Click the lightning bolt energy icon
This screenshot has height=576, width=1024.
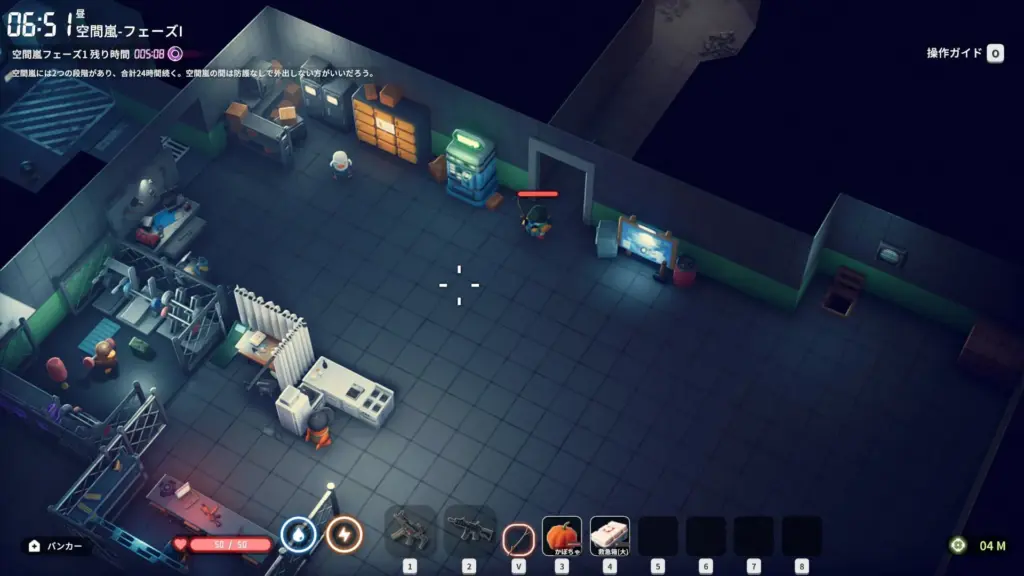[x=345, y=535]
